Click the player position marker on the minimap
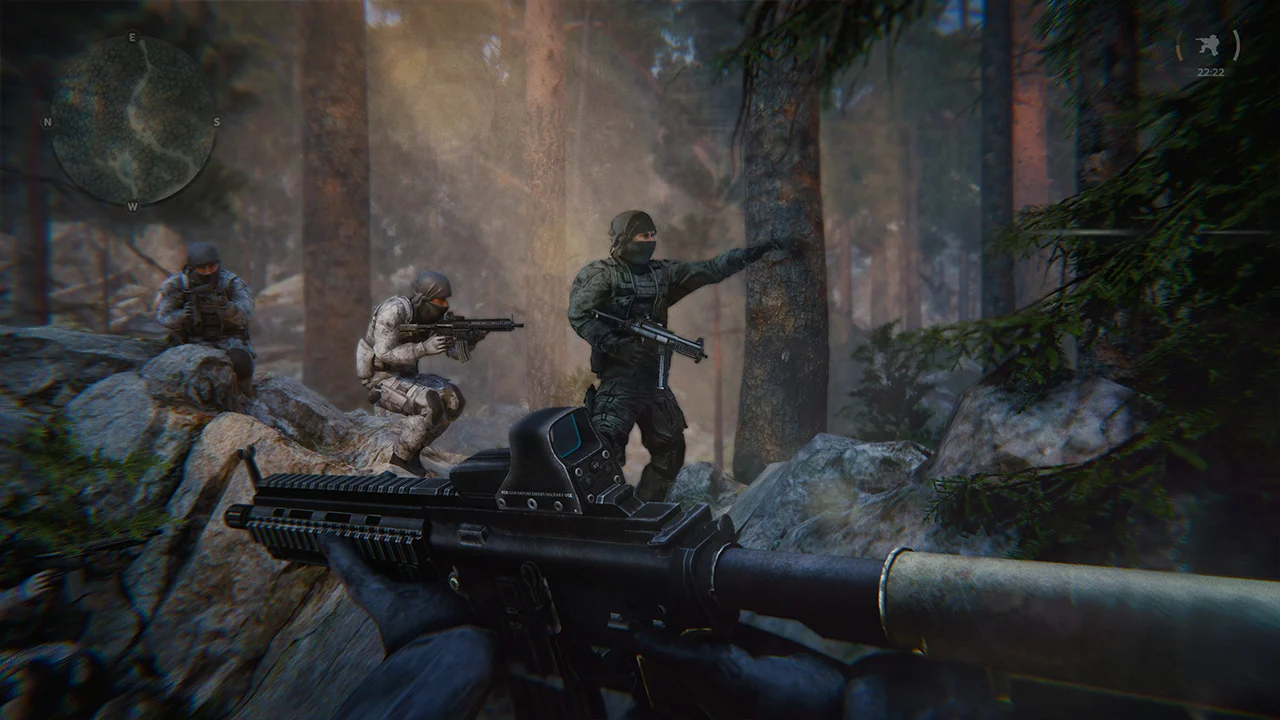 132,123
